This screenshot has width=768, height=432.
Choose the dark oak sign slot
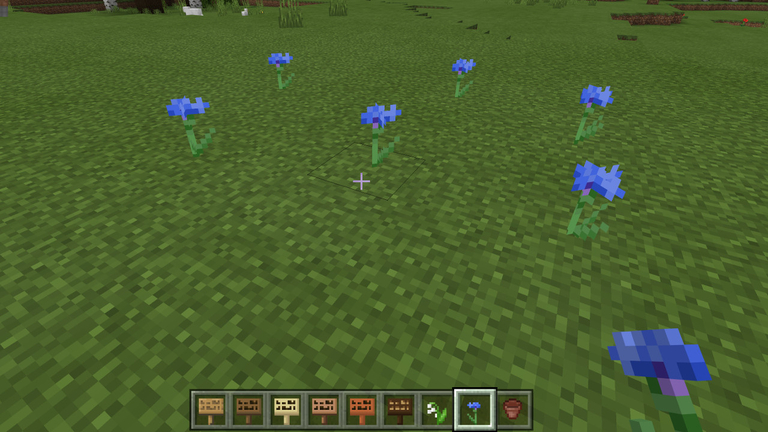399,409
